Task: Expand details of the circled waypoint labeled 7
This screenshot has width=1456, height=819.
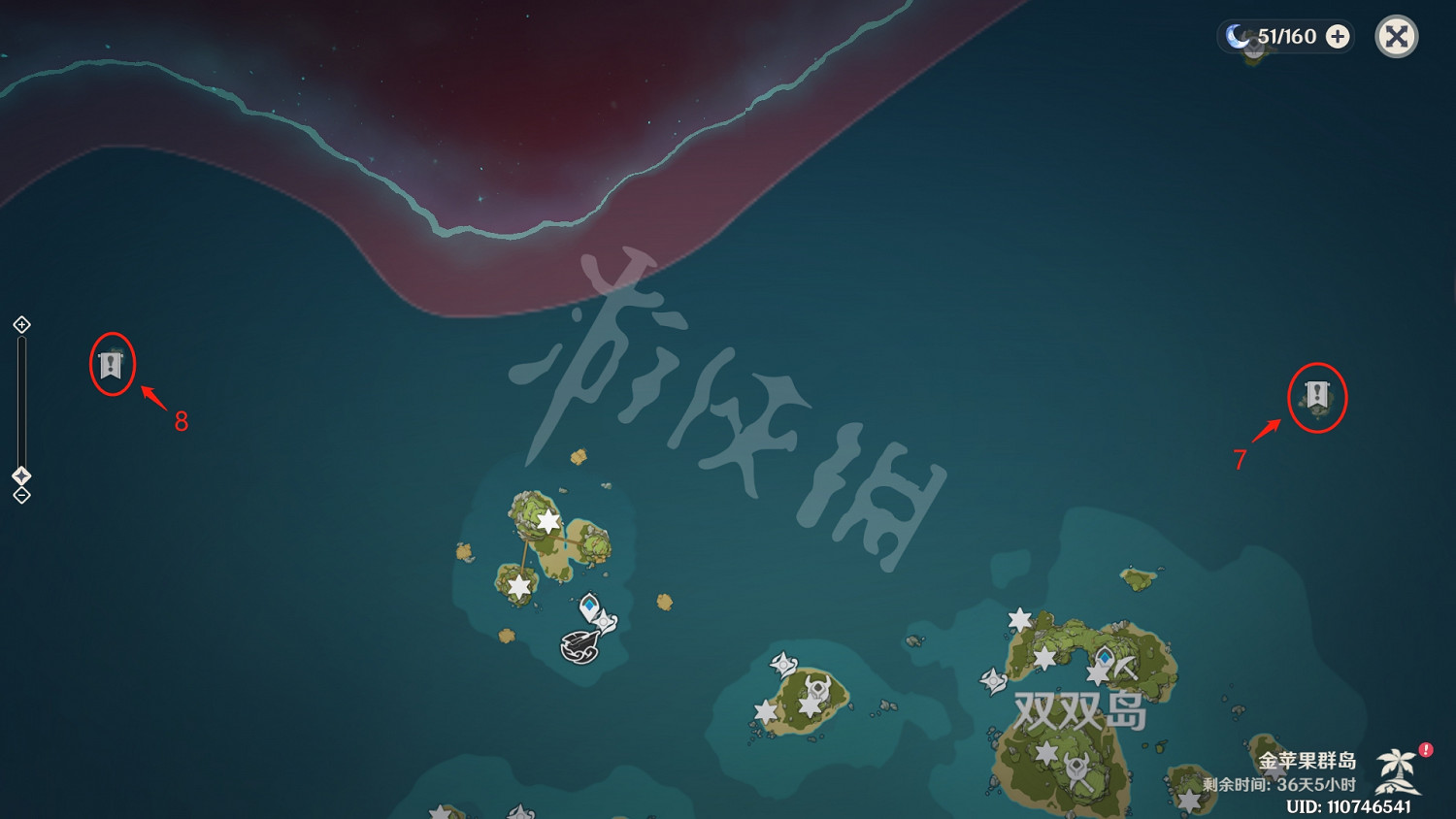Action: pos(1317,396)
